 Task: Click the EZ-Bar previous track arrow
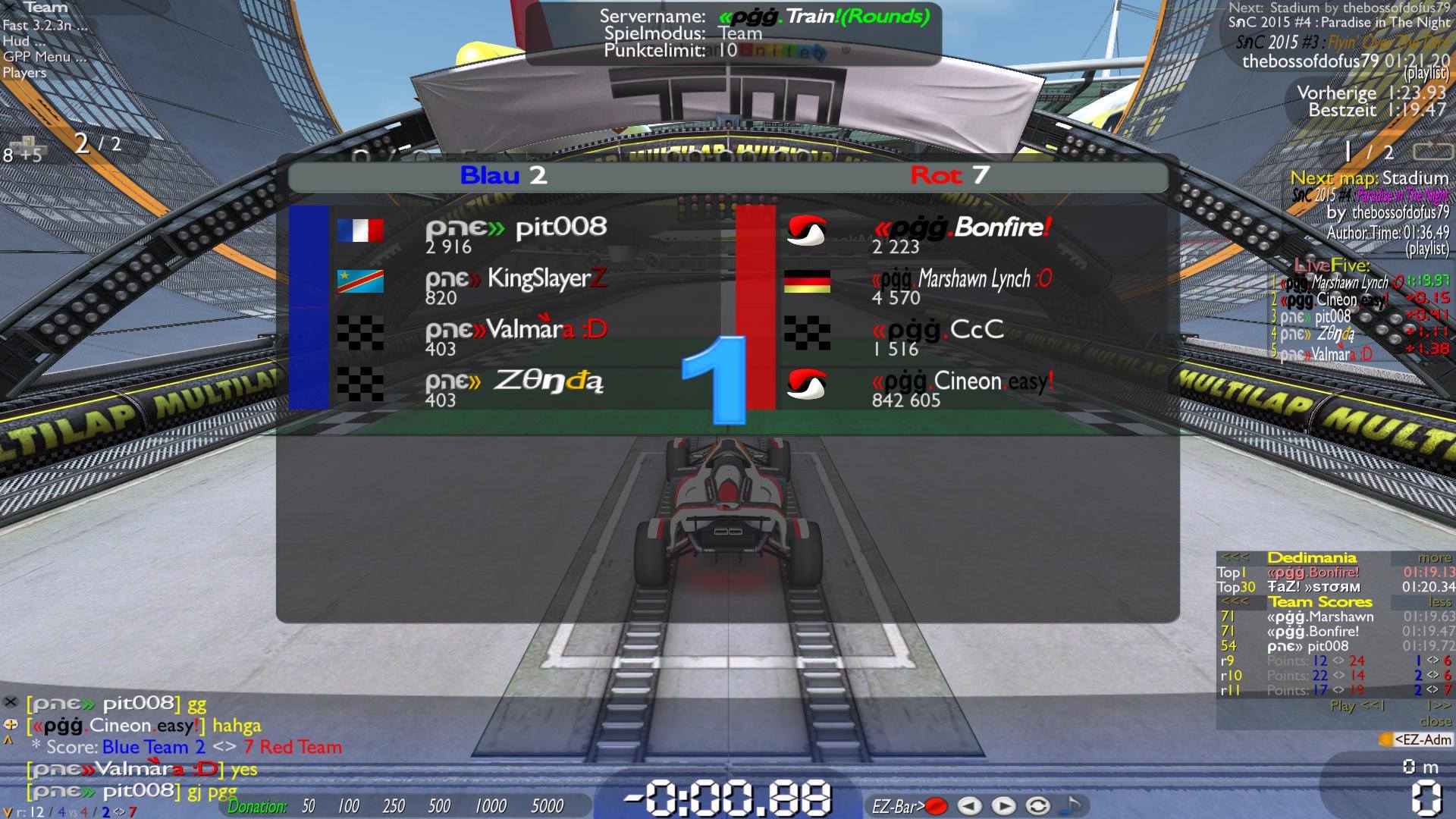pos(969,806)
